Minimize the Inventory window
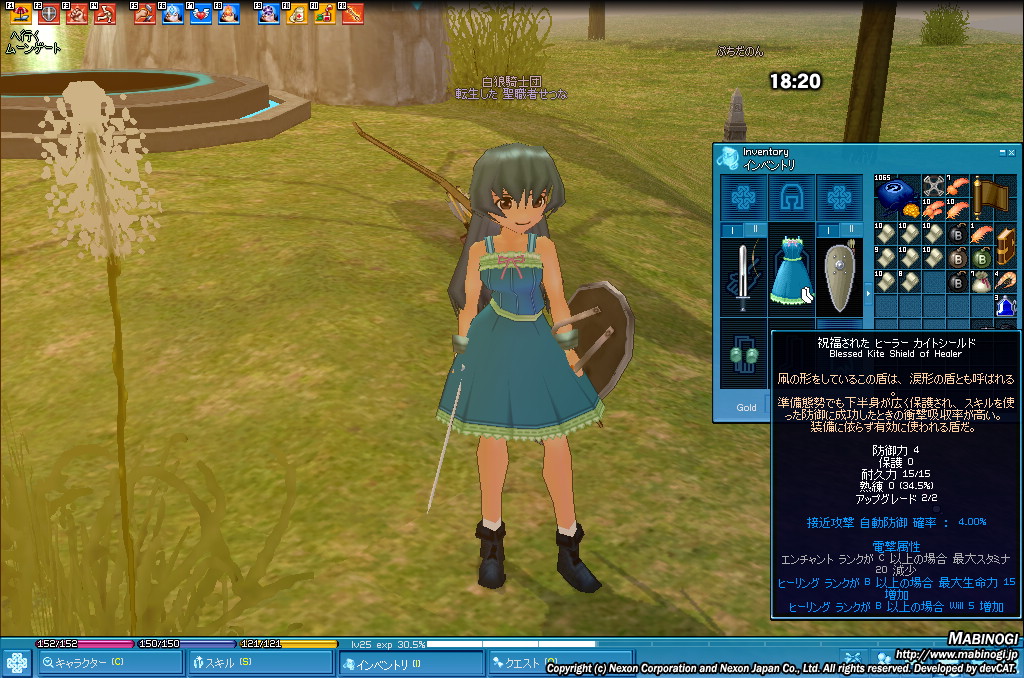The width and height of the screenshot is (1024, 678). pos(1002,152)
